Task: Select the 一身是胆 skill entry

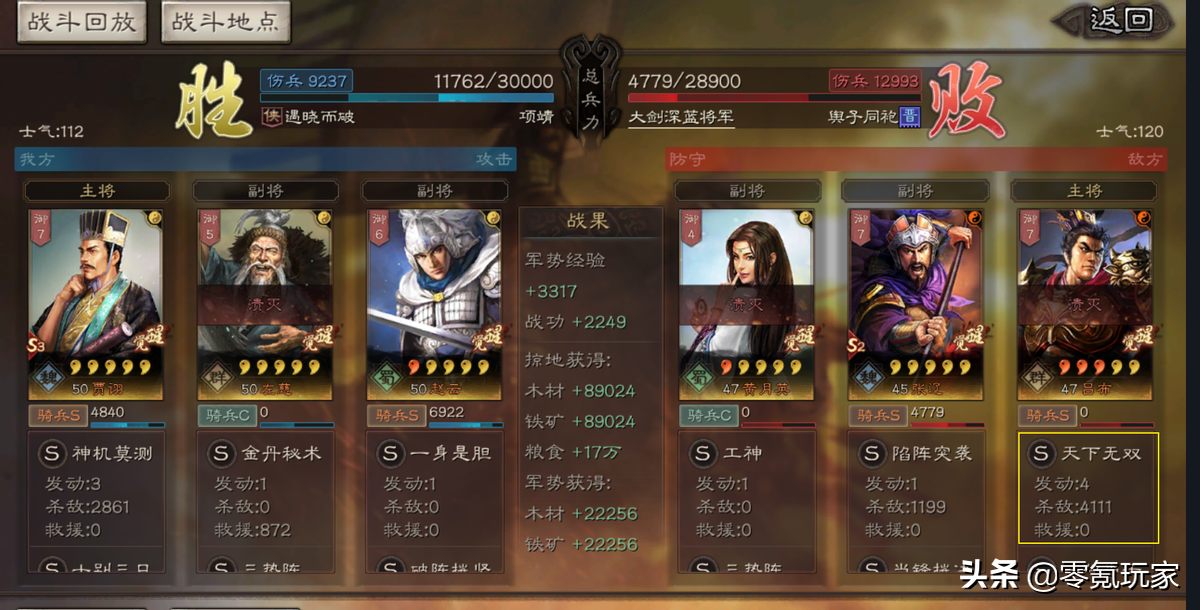Action: (434, 454)
